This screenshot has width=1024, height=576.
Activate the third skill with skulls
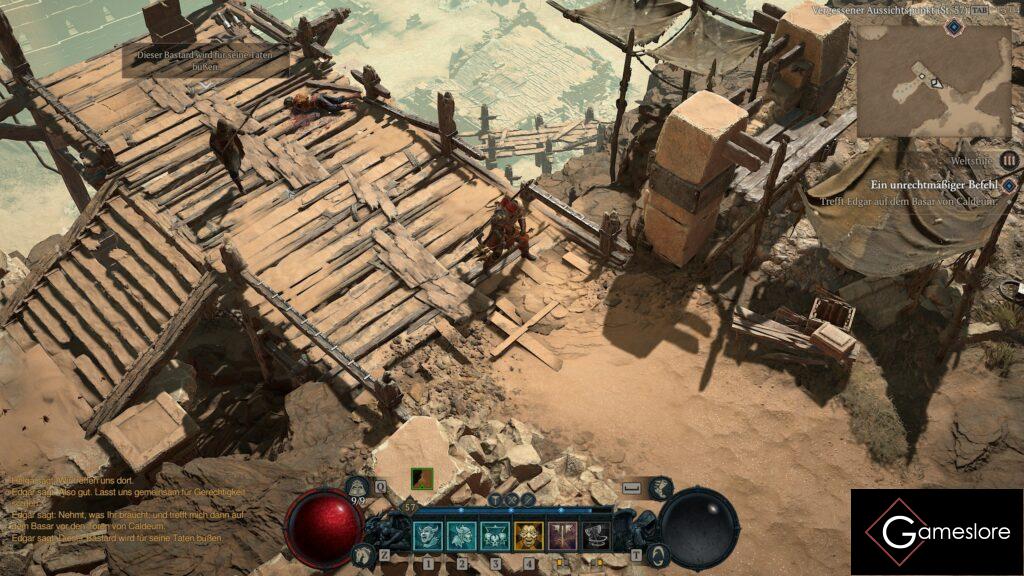tap(495, 536)
